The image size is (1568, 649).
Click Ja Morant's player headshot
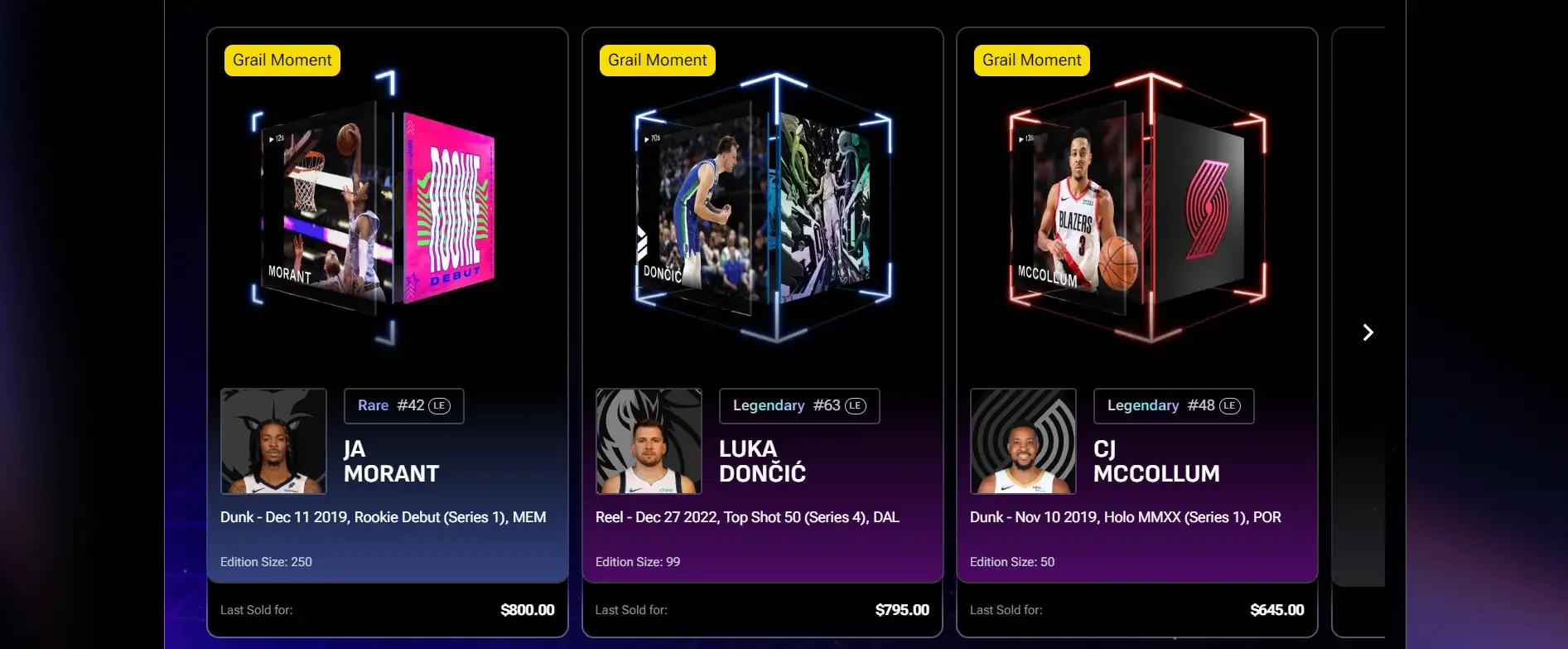tap(273, 441)
